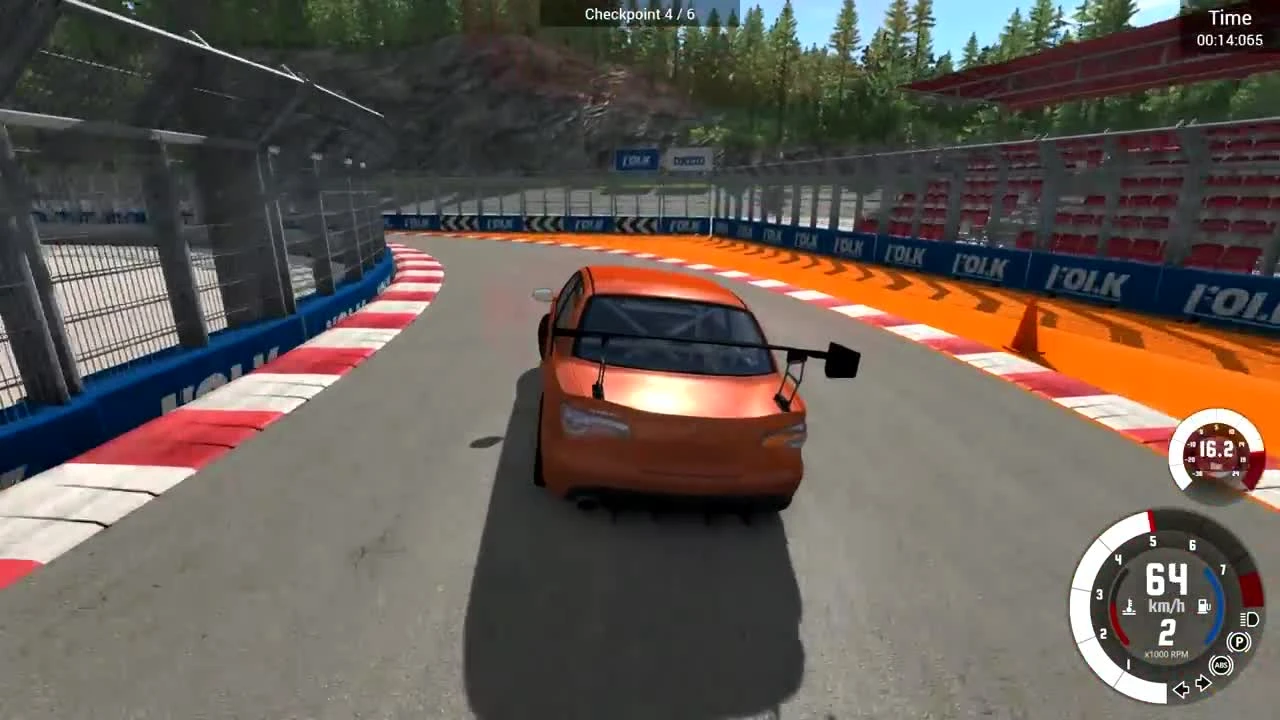
Task: Click the coolant temperature icon on the gauge
Action: click(x=1130, y=605)
